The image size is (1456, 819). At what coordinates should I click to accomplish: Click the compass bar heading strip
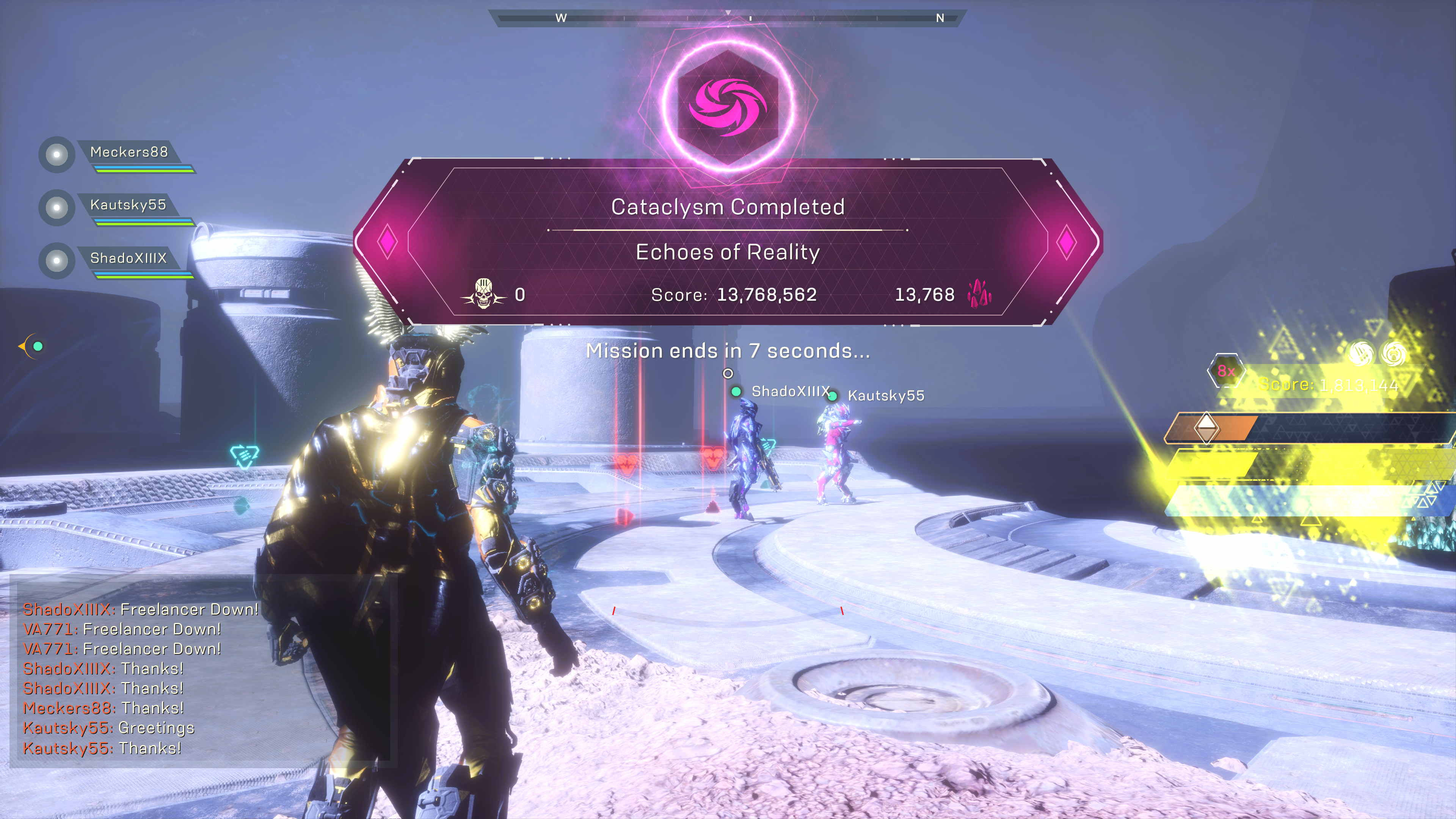click(728, 18)
